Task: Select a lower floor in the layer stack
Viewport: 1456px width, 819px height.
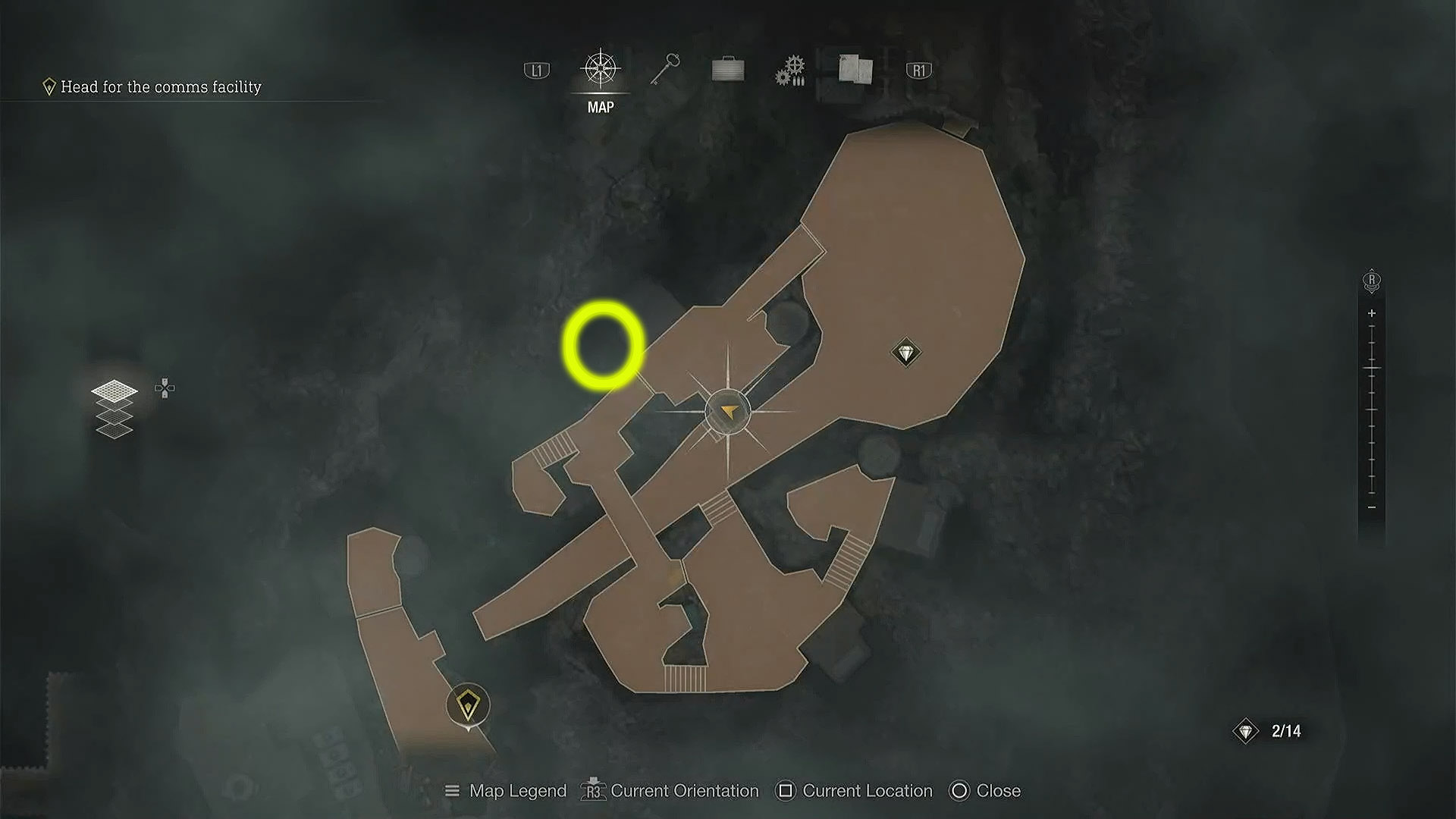Action: pyautogui.click(x=113, y=431)
